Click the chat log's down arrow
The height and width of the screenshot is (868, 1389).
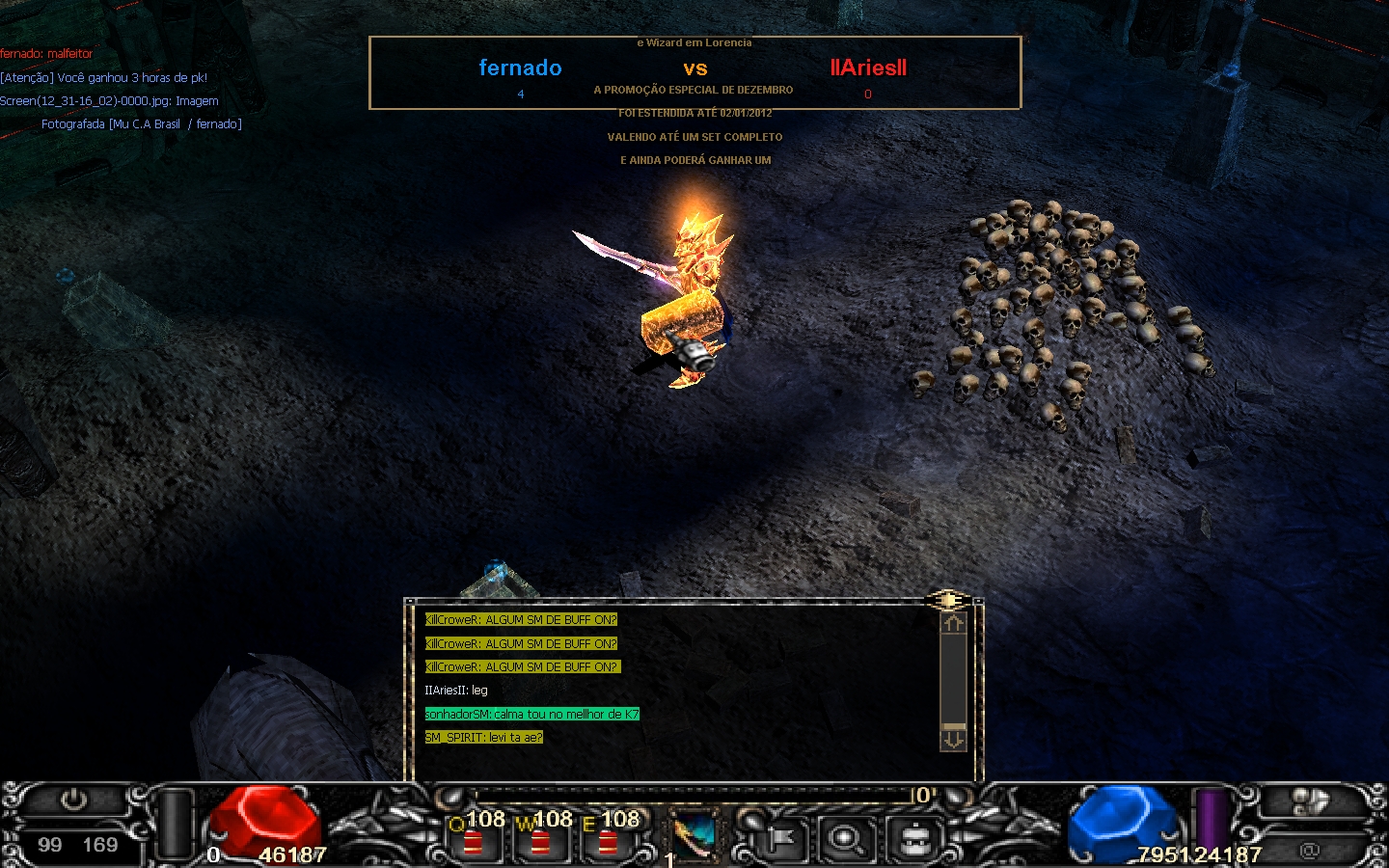pyautogui.click(x=953, y=739)
